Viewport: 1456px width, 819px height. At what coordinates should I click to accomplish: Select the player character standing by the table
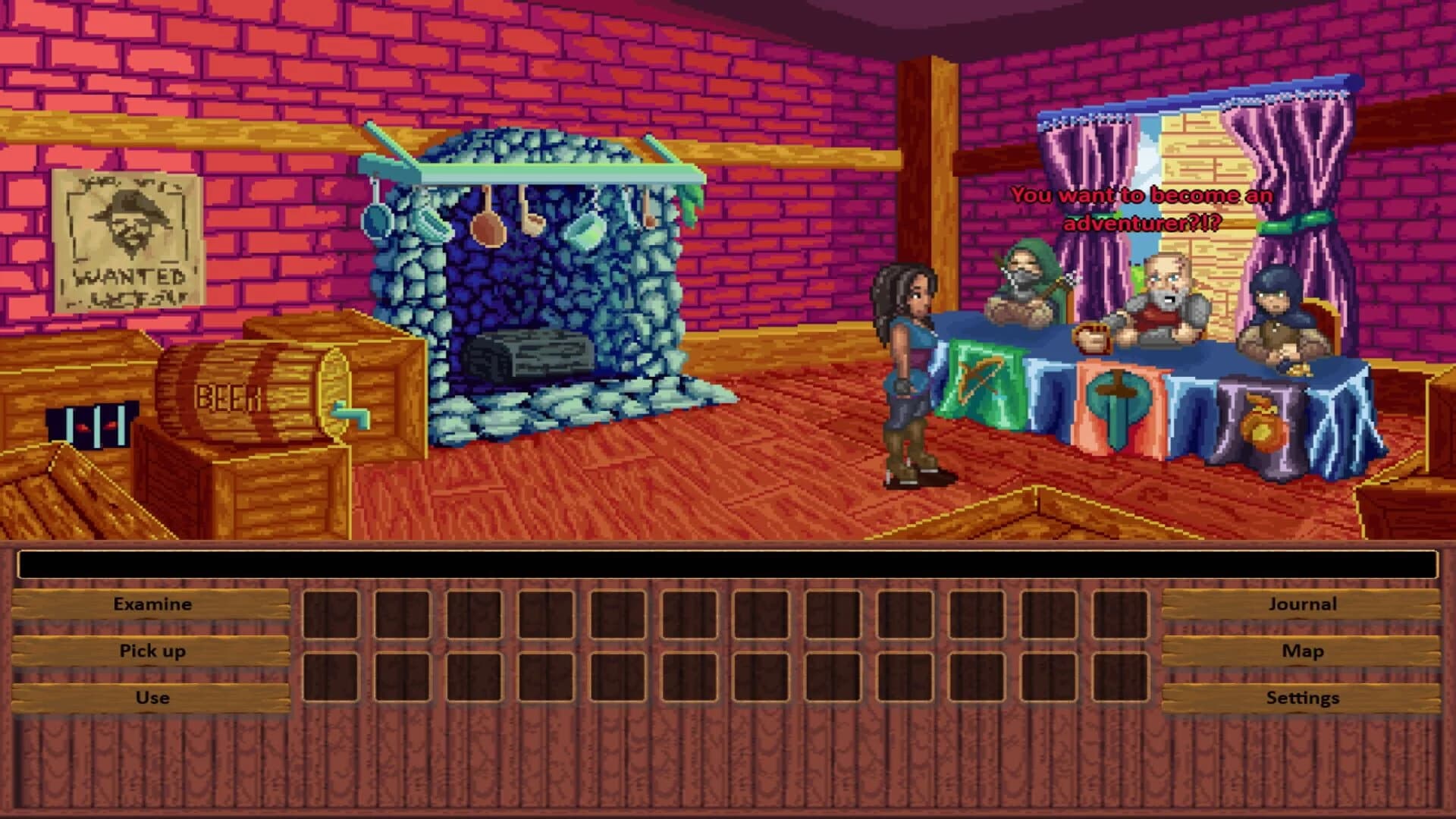[x=906, y=356]
